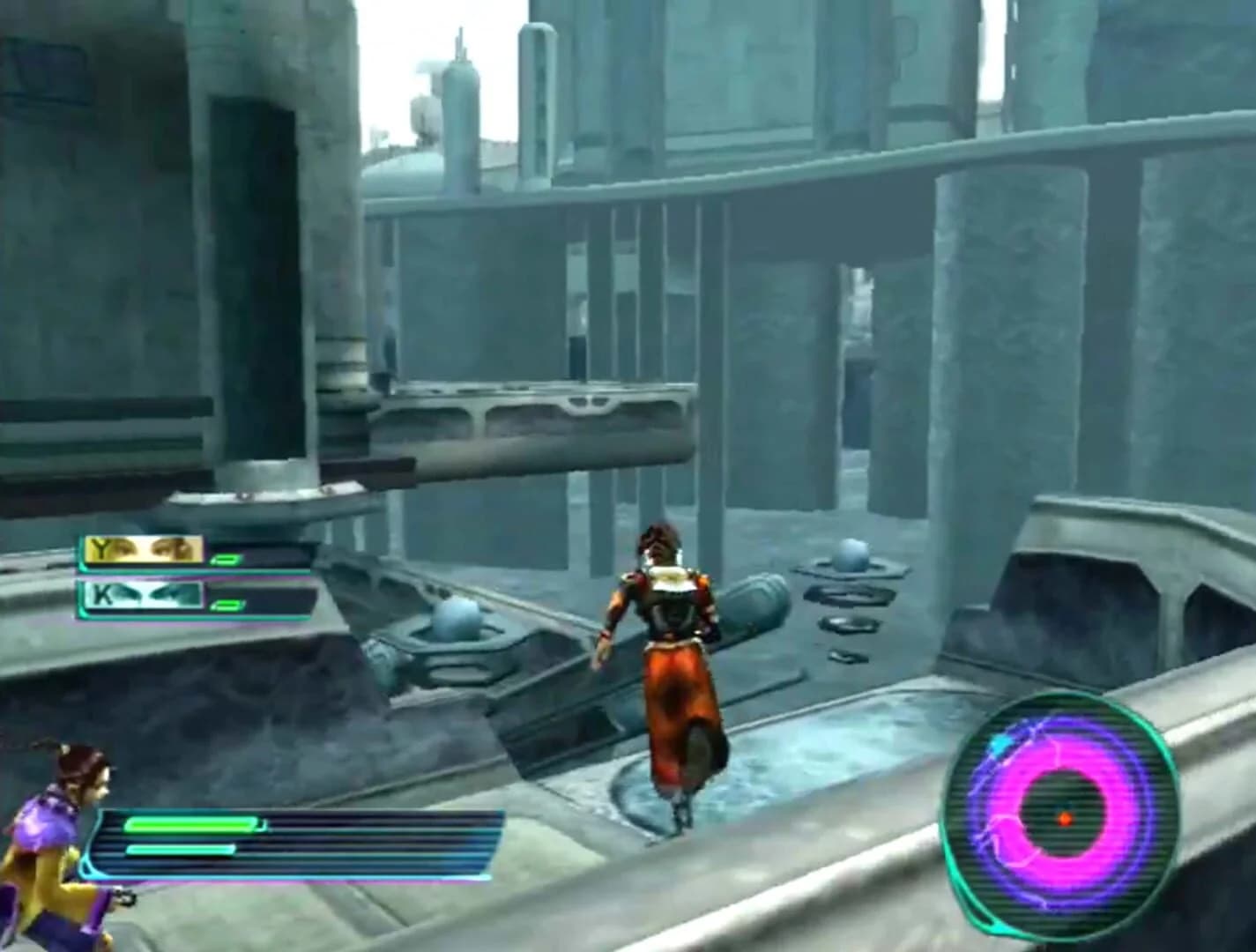Click K's green HP indicator
Image resolution: width=1256 pixels, height=952 pixels.
(x=225, y=606)
